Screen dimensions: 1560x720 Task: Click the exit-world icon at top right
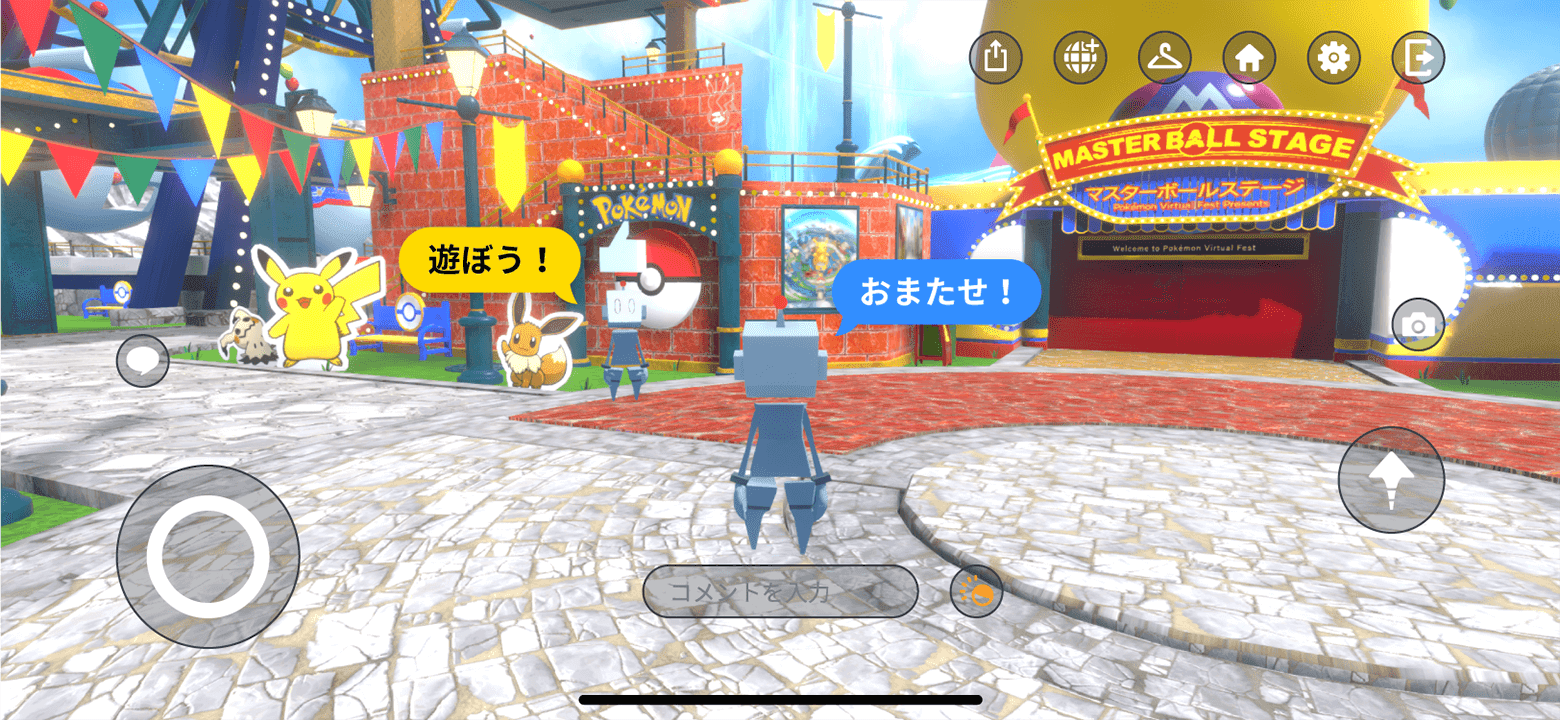tap(1418, 57)
